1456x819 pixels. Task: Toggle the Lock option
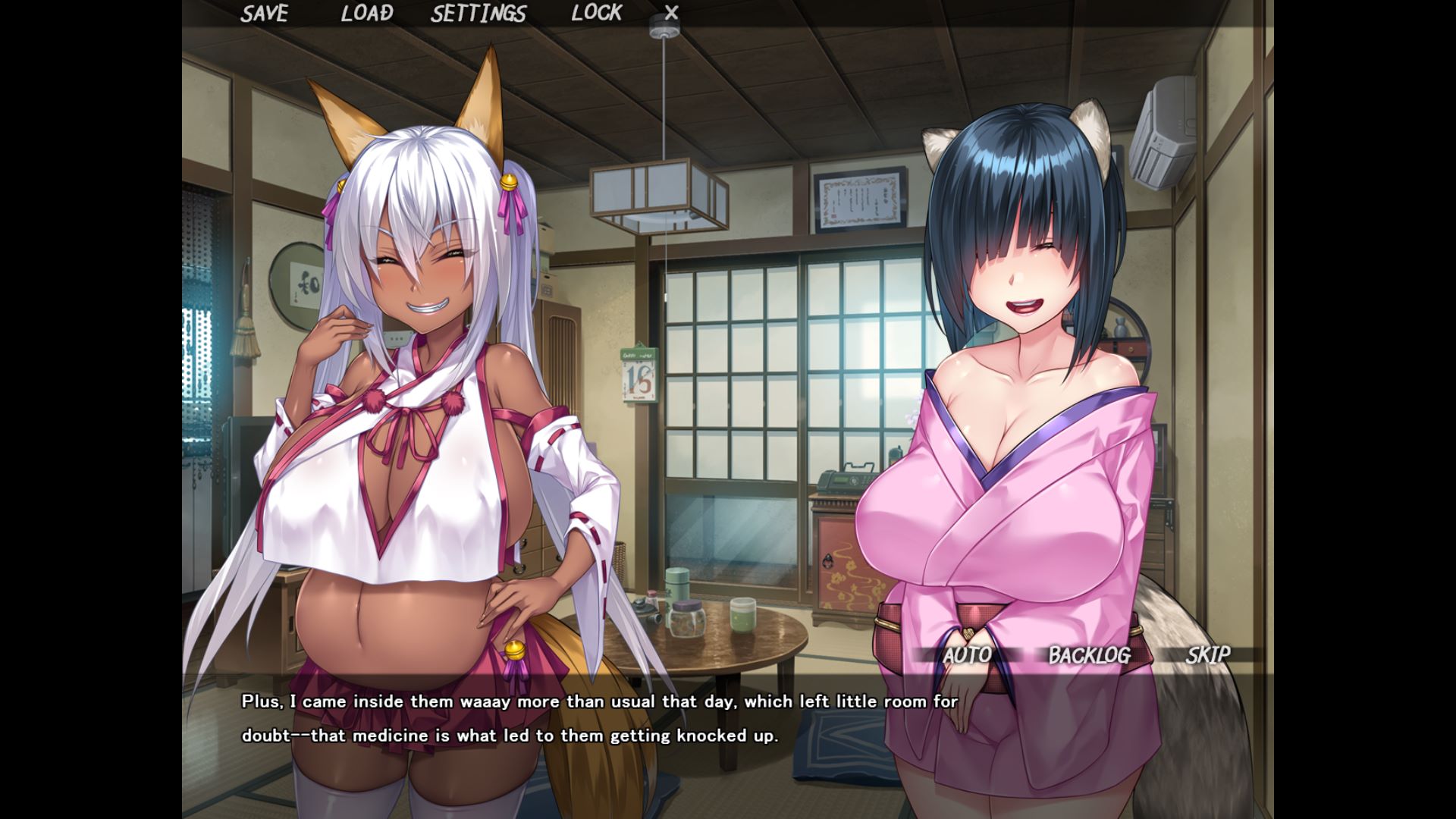pyautogui.click(x=597, y=13)
